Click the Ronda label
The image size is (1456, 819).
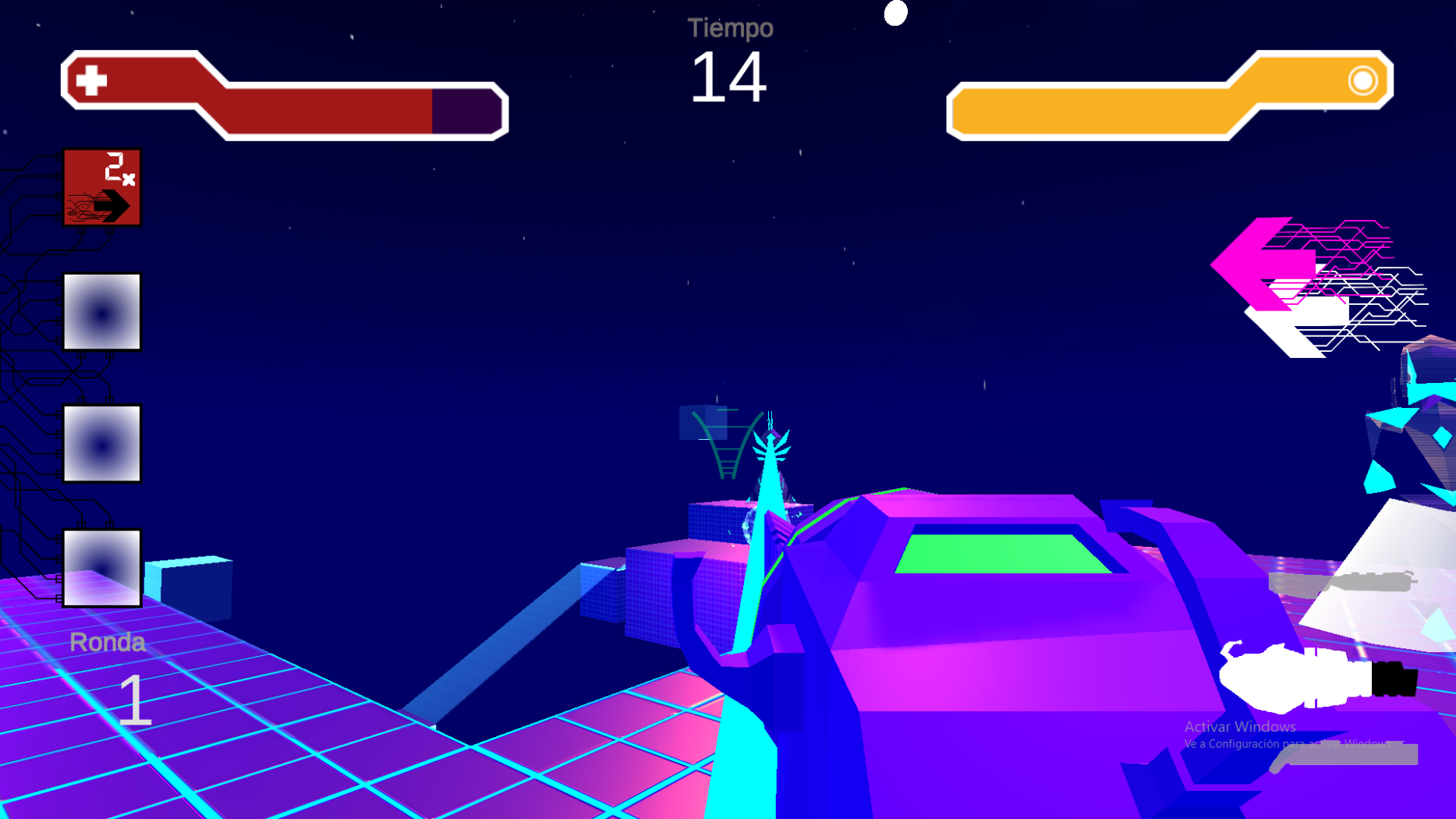pyautogui.click(x=108, y=642)
